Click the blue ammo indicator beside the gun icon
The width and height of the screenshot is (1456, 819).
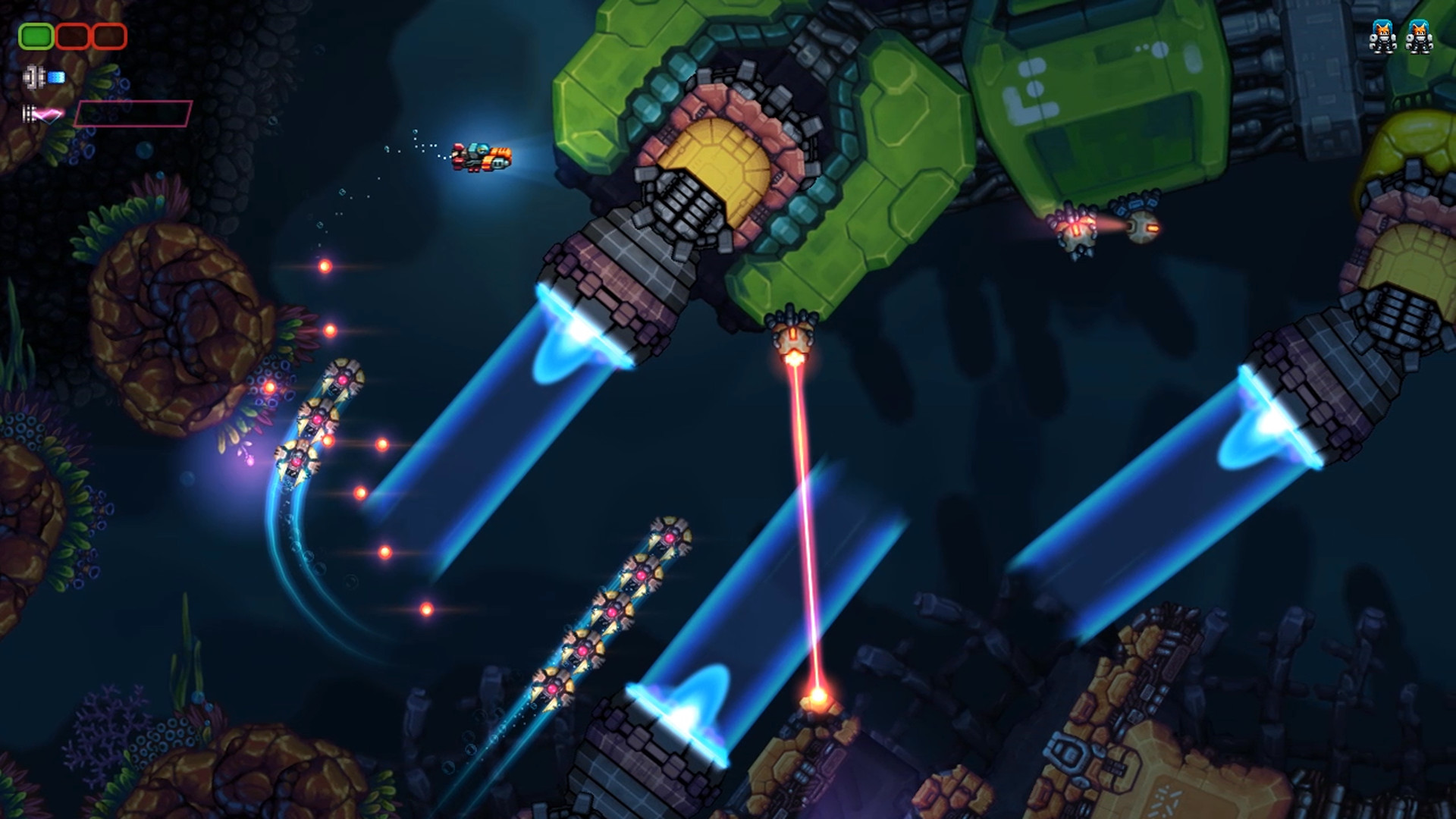coord(56,77)
